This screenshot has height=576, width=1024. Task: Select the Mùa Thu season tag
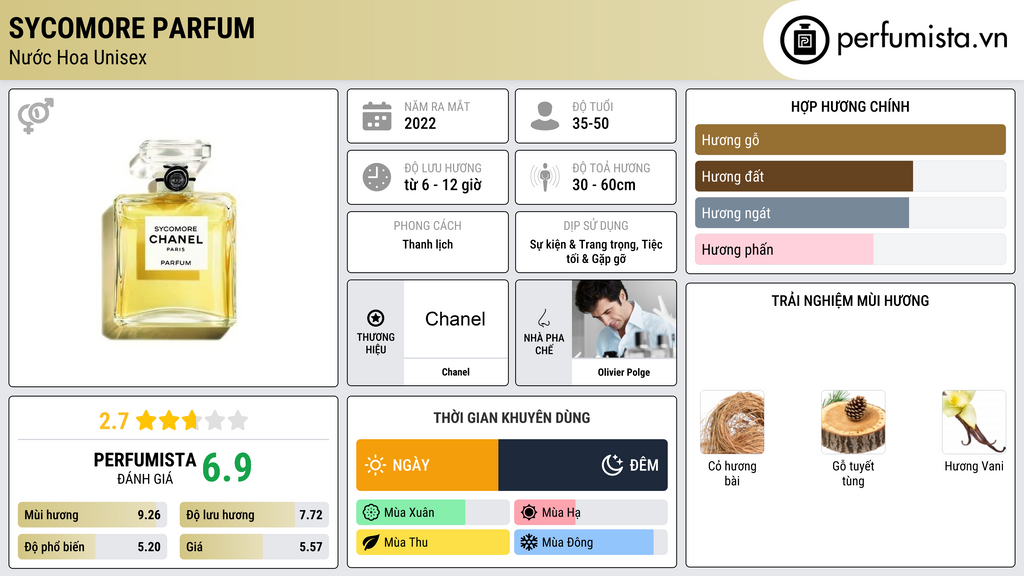coord(432,543)
